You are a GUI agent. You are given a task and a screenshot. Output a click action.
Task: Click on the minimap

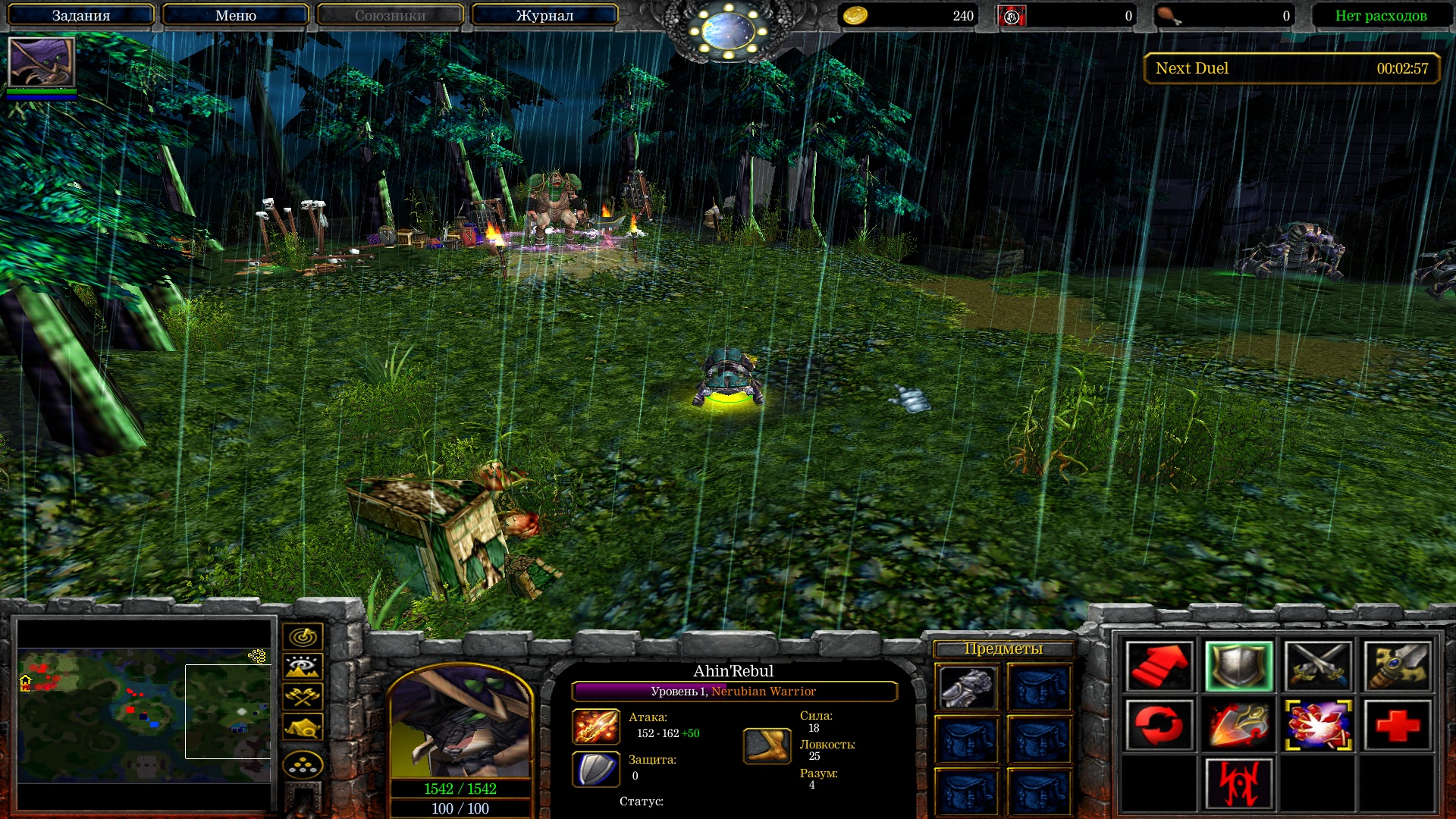(144, 714)
